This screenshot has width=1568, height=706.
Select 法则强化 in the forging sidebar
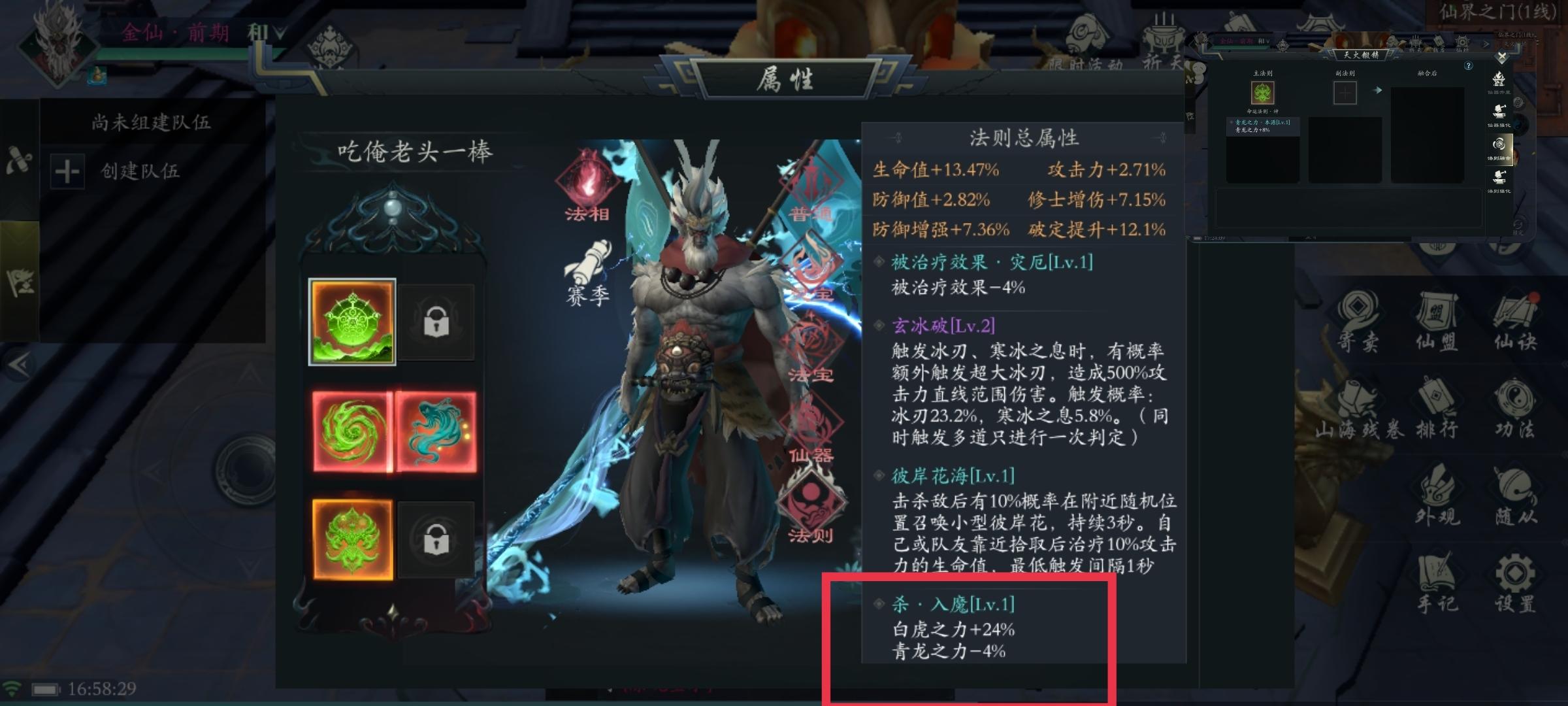[x=1499, y=176]
